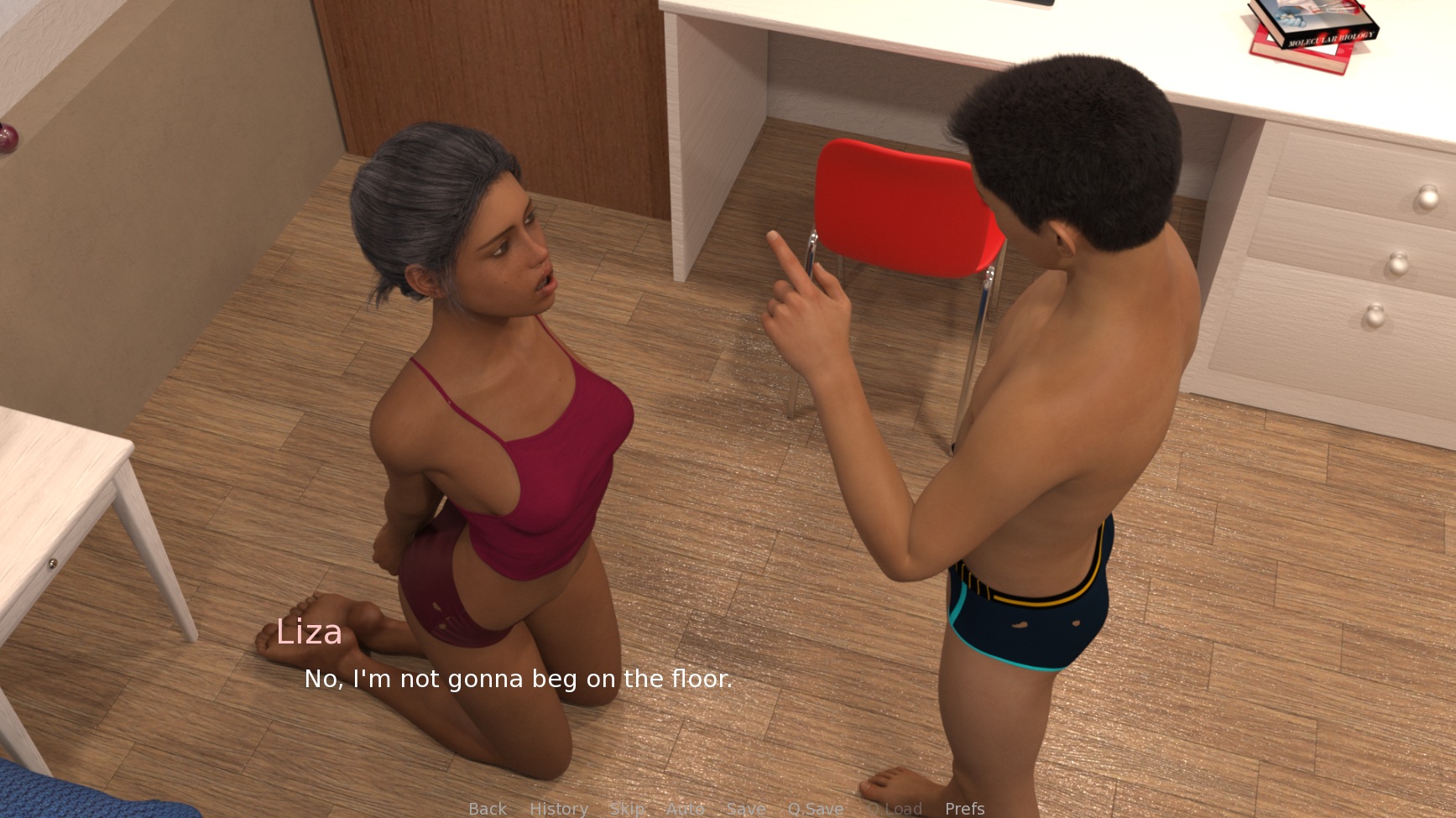
Task: Quick save with Q.Save
Action: tap(815, 808)
